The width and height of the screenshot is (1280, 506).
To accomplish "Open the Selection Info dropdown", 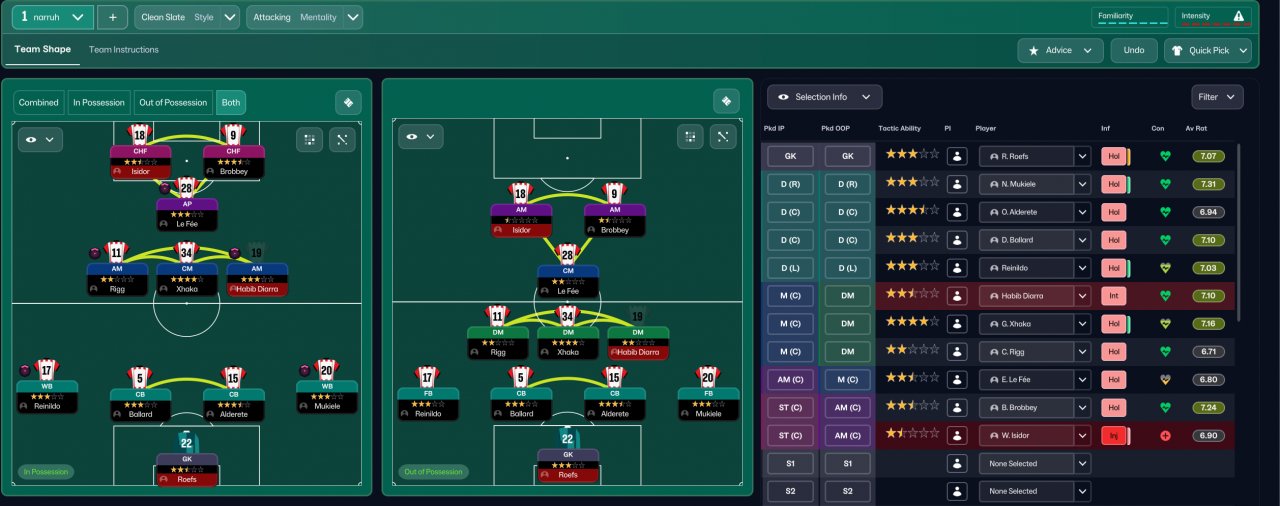I will click(x=824, y=97).
